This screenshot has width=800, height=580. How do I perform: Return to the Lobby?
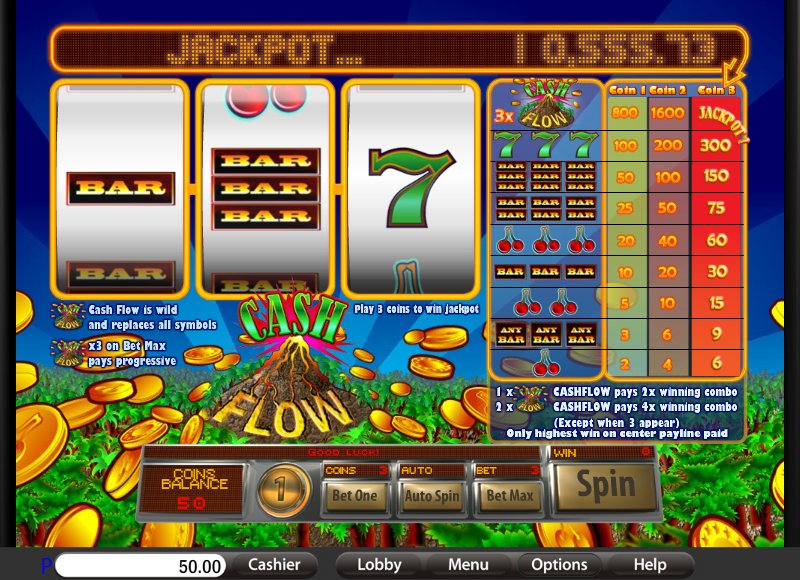pos(379,565)
